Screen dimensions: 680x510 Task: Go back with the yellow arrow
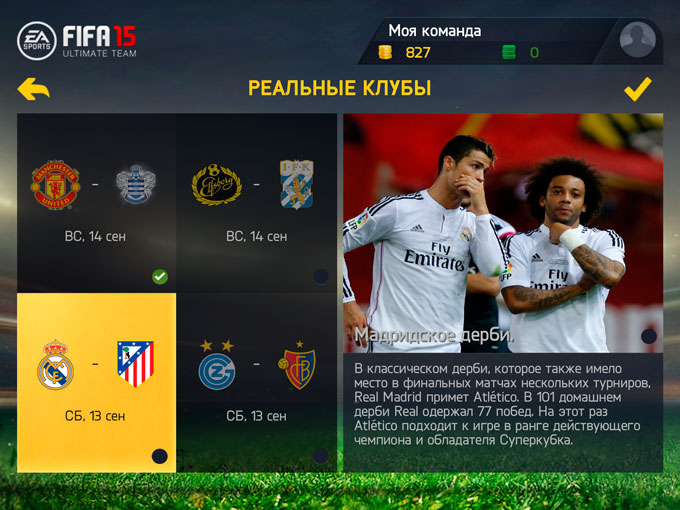point(34,90)
